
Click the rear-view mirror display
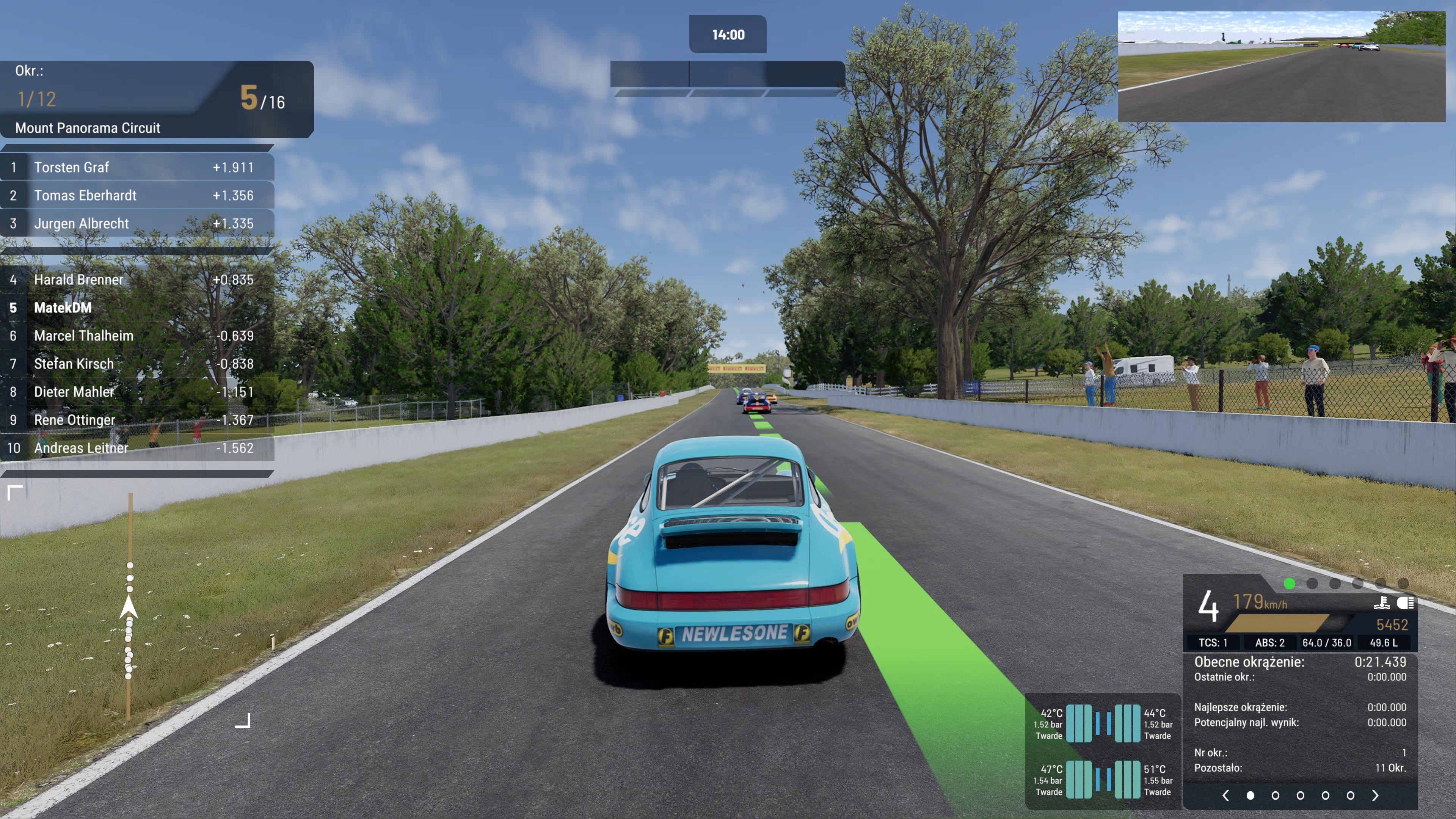coord(1281,67)
